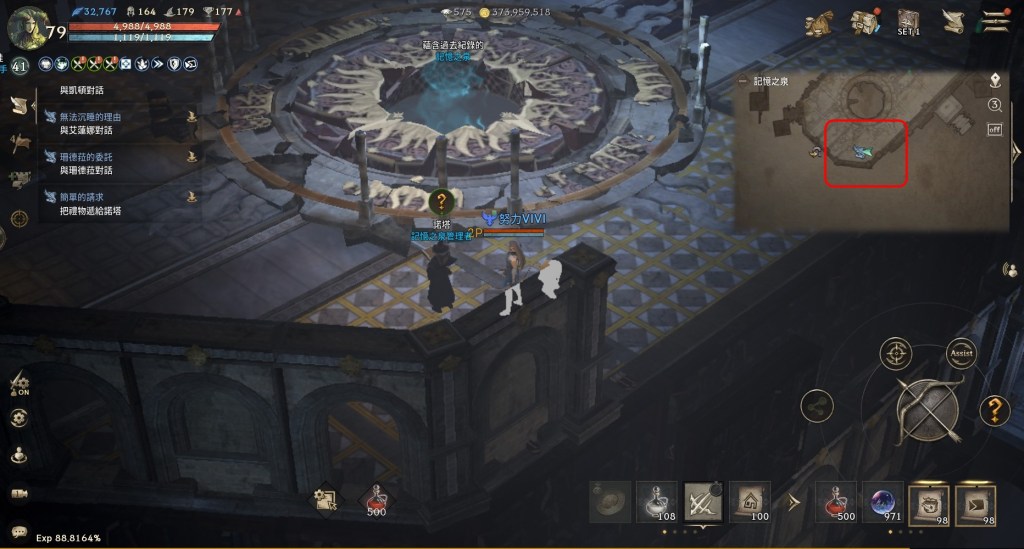
Task: Click the crosshair target button
Action: tap(895, 353)
